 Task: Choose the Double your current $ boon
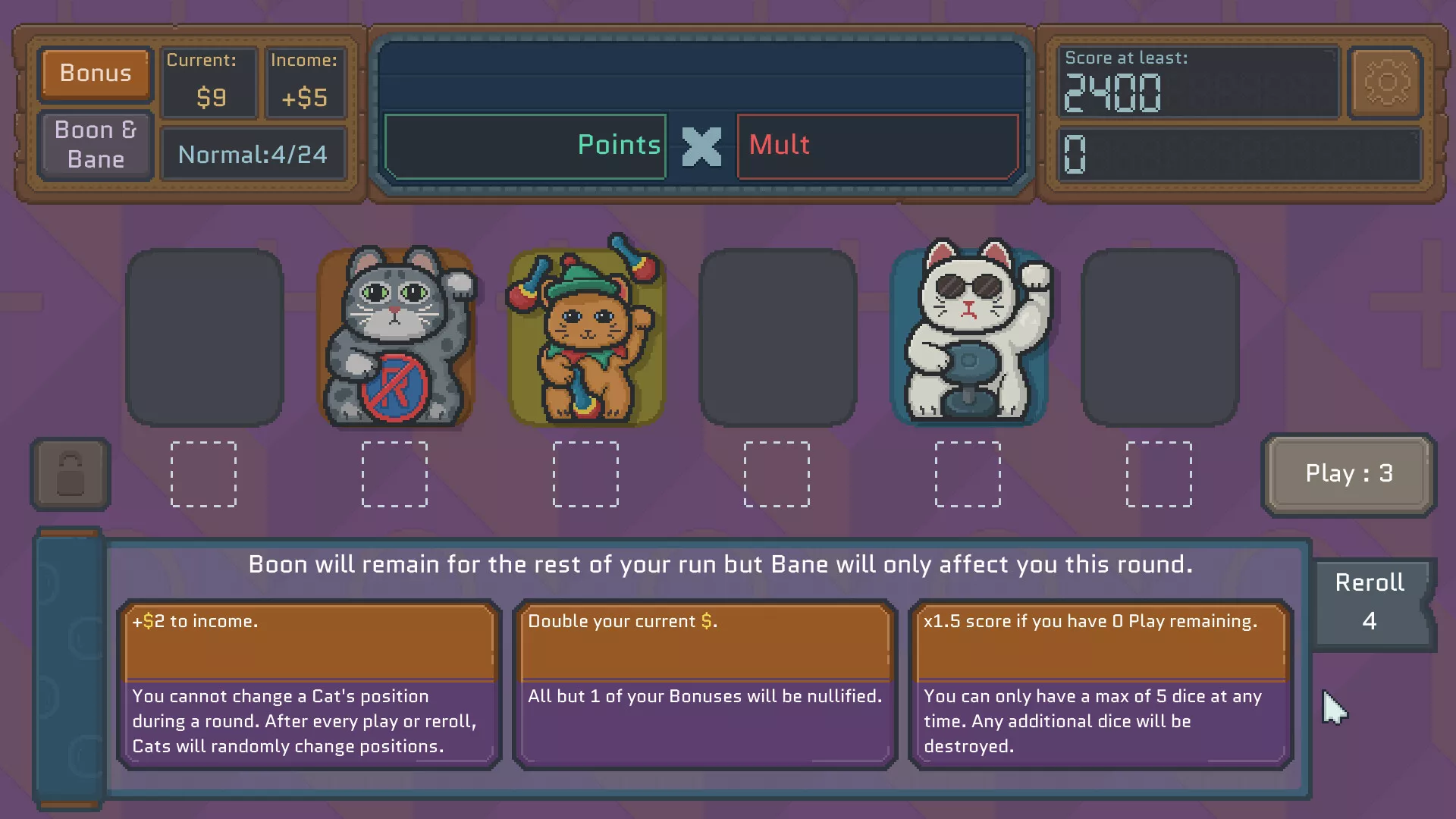tap(704, 684)
